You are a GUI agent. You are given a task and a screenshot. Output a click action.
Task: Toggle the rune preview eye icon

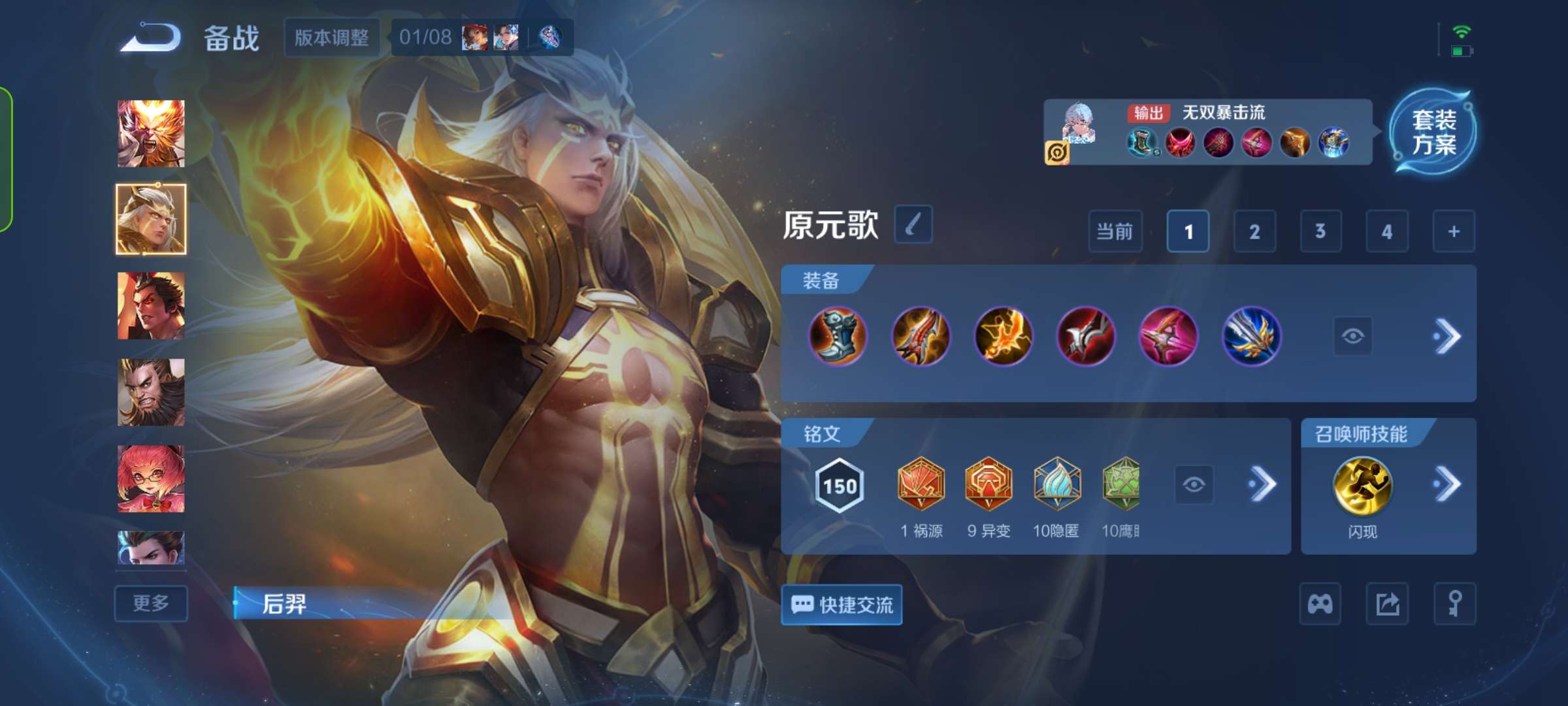point(1194,484)
